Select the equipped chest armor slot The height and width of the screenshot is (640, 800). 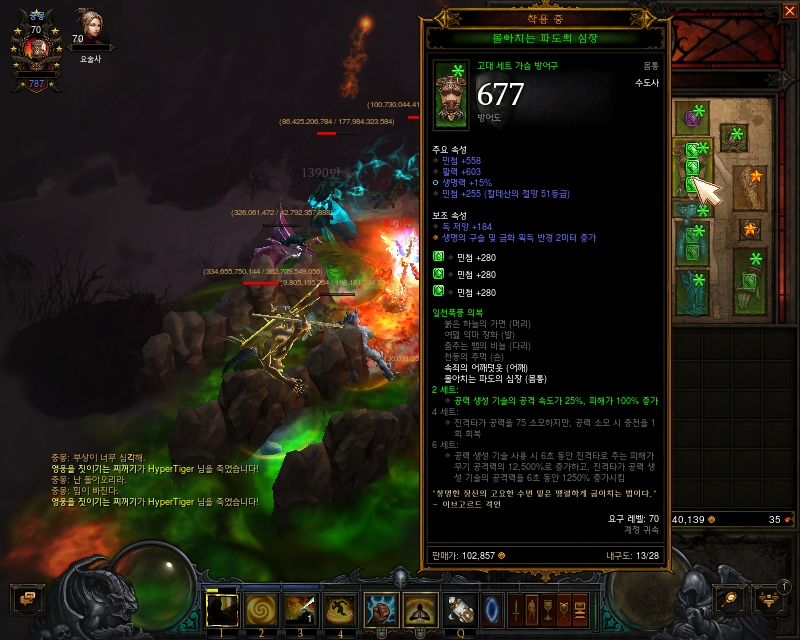coord(693,165)
